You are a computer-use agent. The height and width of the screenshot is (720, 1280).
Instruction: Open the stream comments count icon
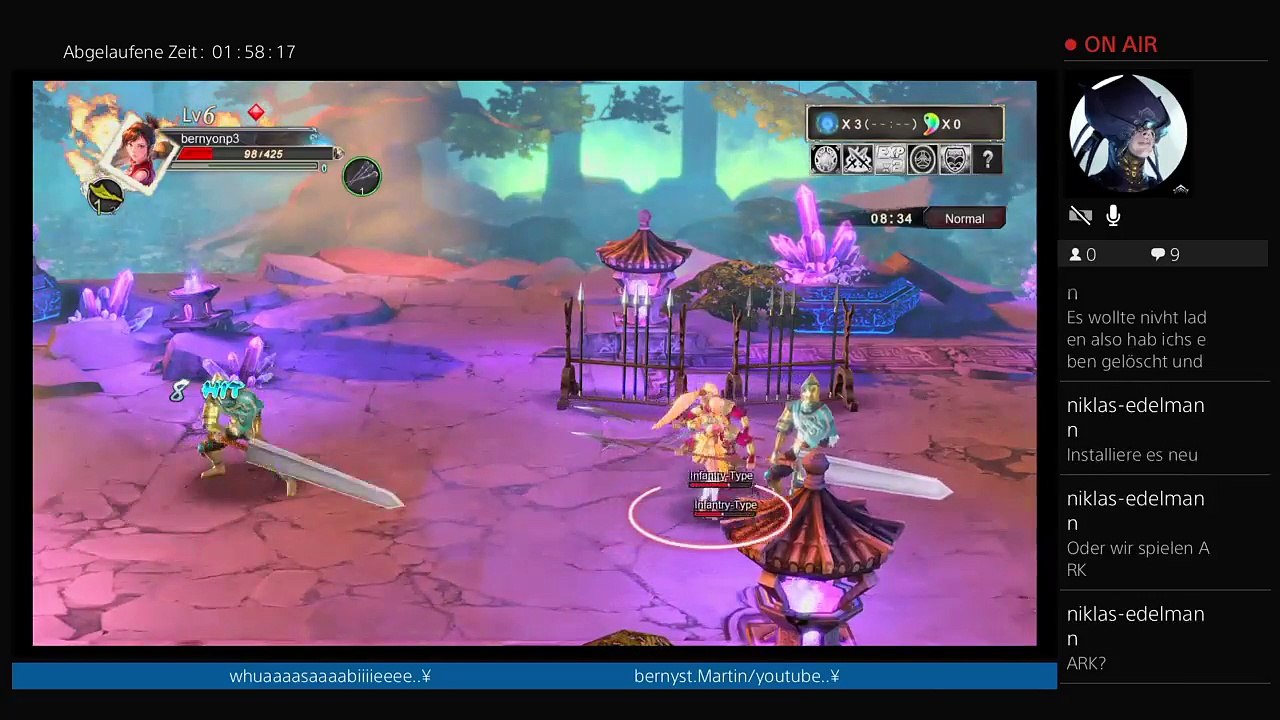point(1158,255)
